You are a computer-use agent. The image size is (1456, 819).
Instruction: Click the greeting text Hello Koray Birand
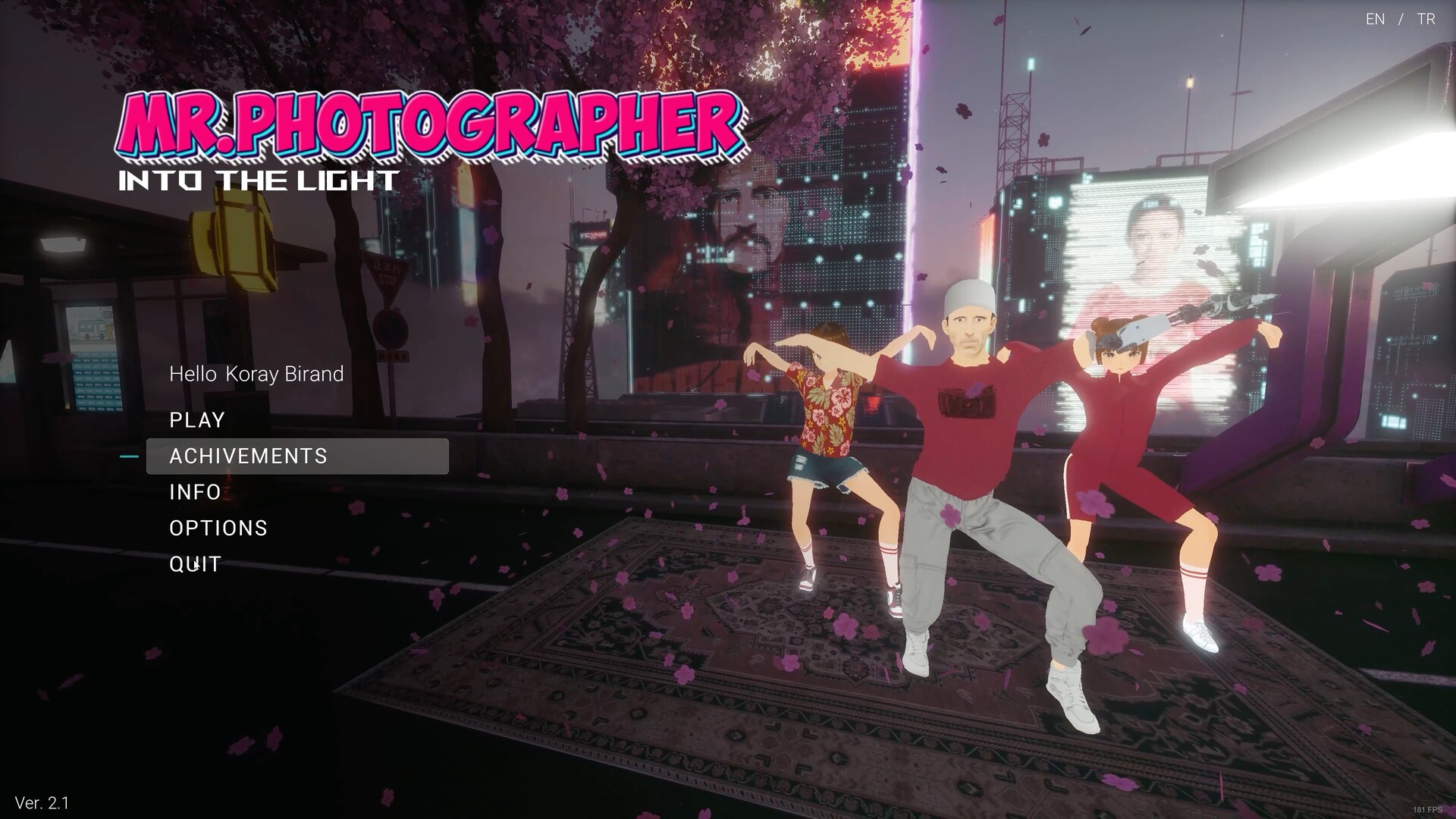pos(256,374)
